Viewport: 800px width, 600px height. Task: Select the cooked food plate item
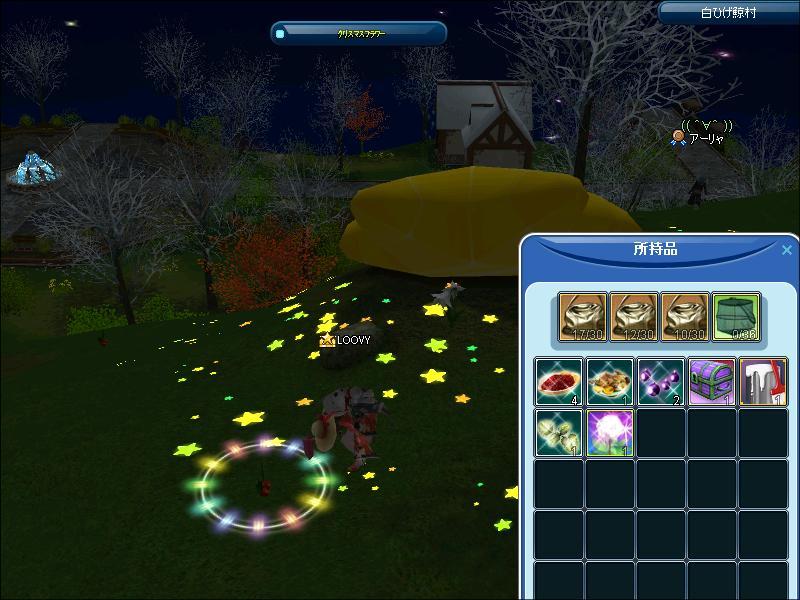pos(609,381)
